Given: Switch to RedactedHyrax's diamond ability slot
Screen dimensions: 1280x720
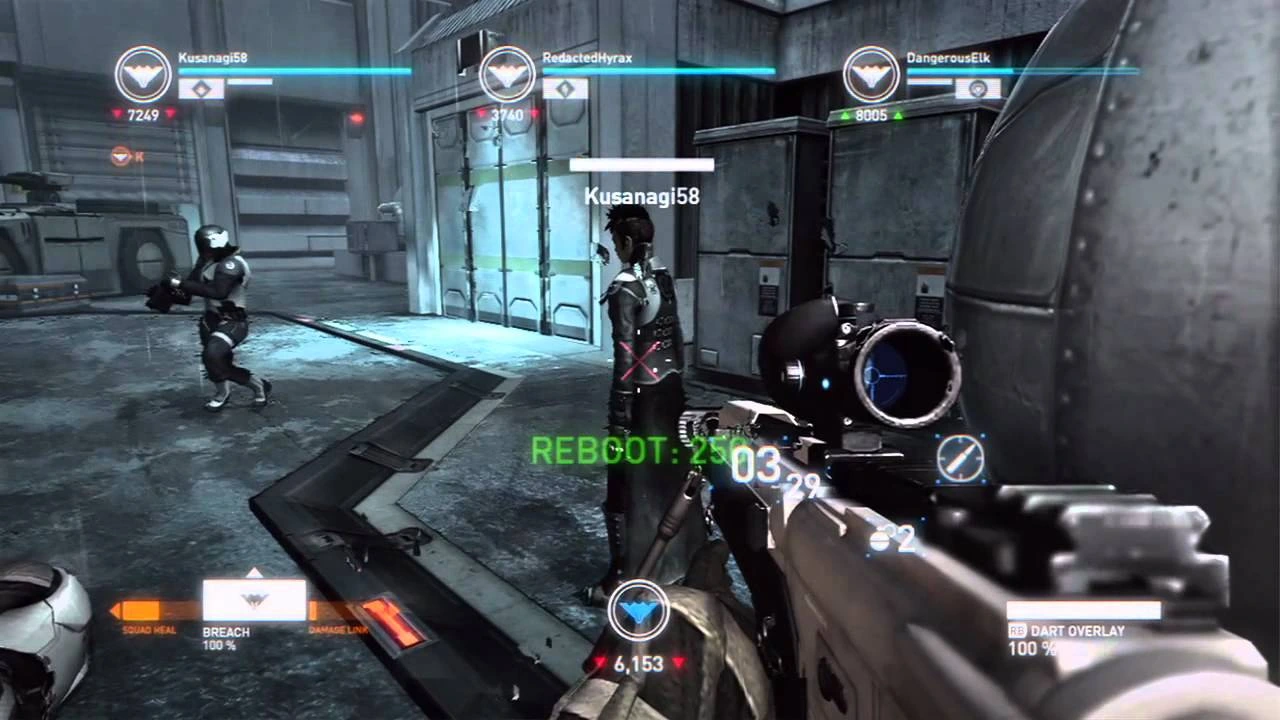Looking at the screenshot, I should [x=567, y=89].
